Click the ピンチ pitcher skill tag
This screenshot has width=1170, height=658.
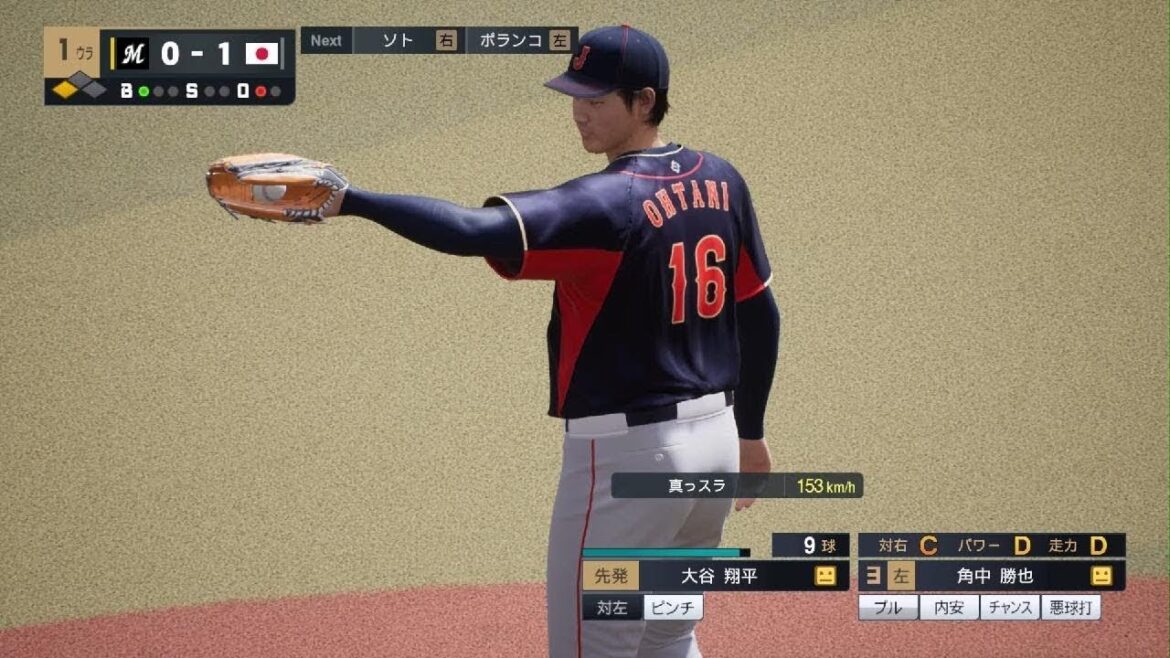click(x=672, y=607)
